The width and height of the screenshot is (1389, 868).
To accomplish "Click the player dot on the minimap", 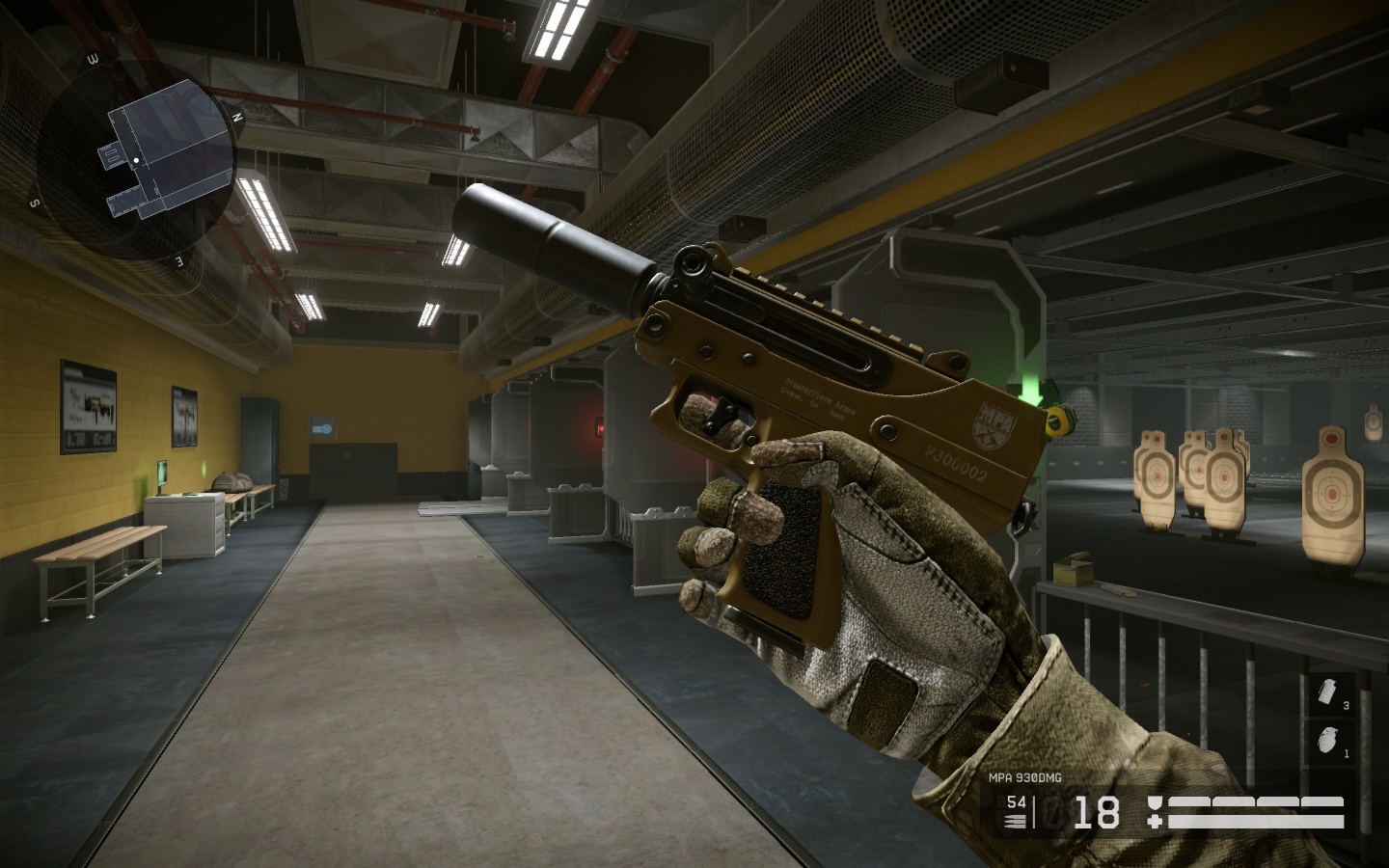I will click(137, 160).
